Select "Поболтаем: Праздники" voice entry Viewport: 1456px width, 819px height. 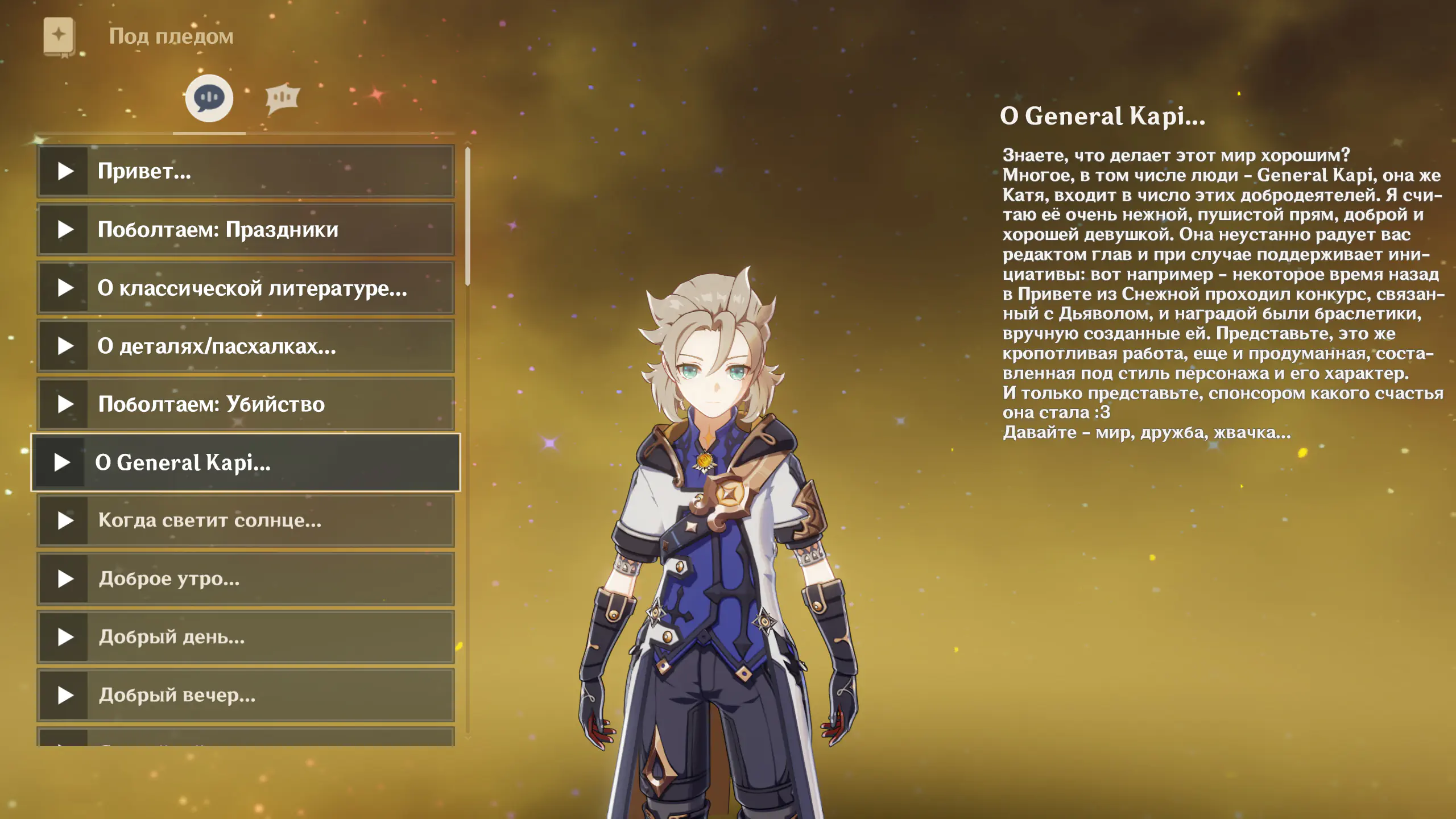(246, 230)
